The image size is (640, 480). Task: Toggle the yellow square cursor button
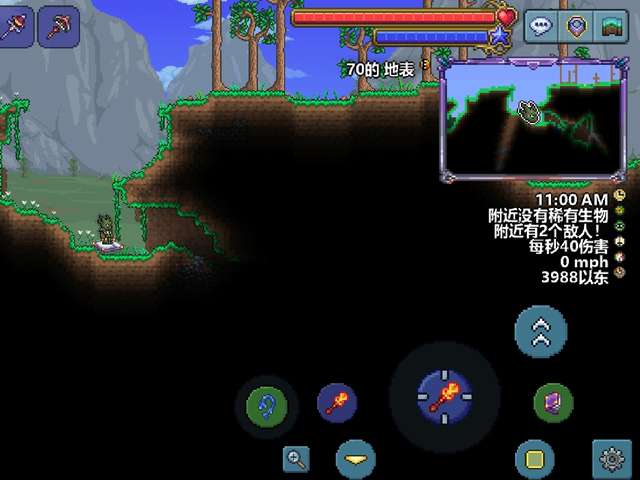pyautogui.click(x=534, y=460)
